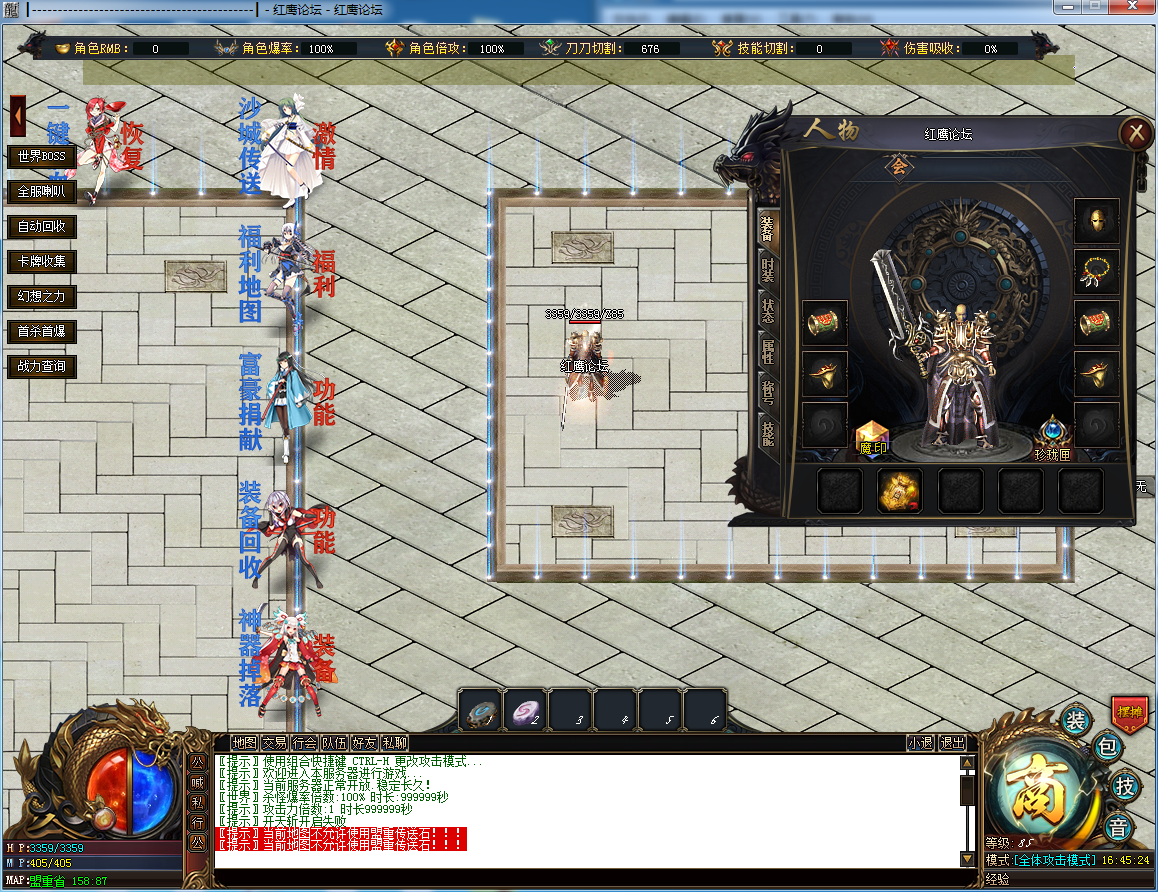Open the 卡牌收集 card collection
The height and width of the screenshot is (892, 1158).
click(x=41, y=261)
